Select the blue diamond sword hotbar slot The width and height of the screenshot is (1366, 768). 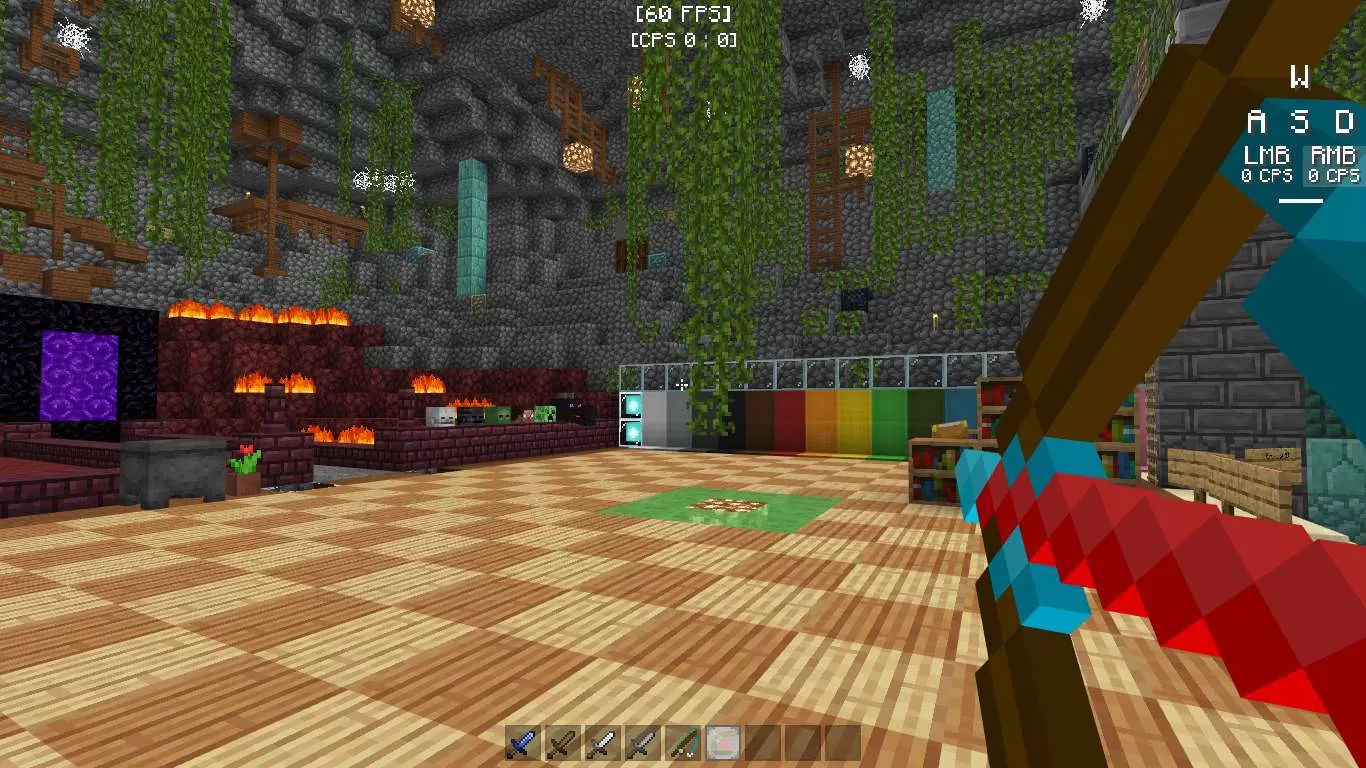522,744
